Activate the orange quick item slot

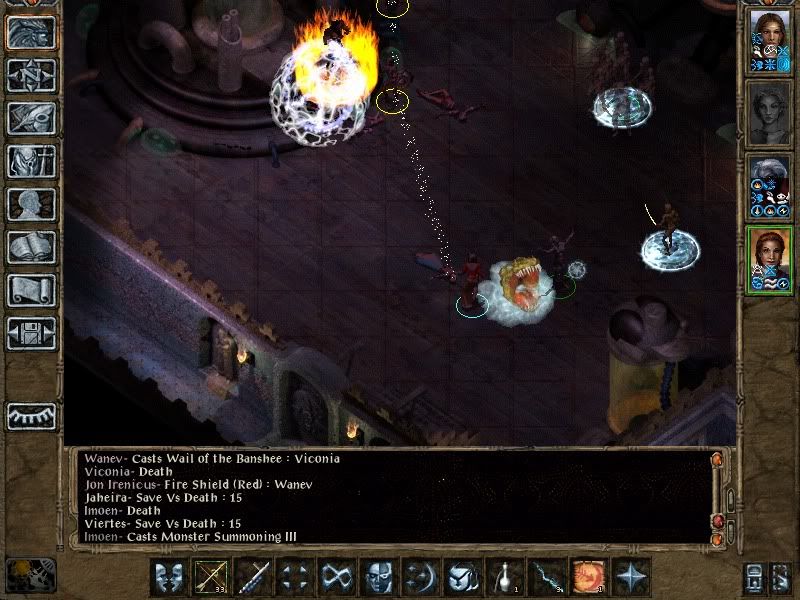[589, 577]
